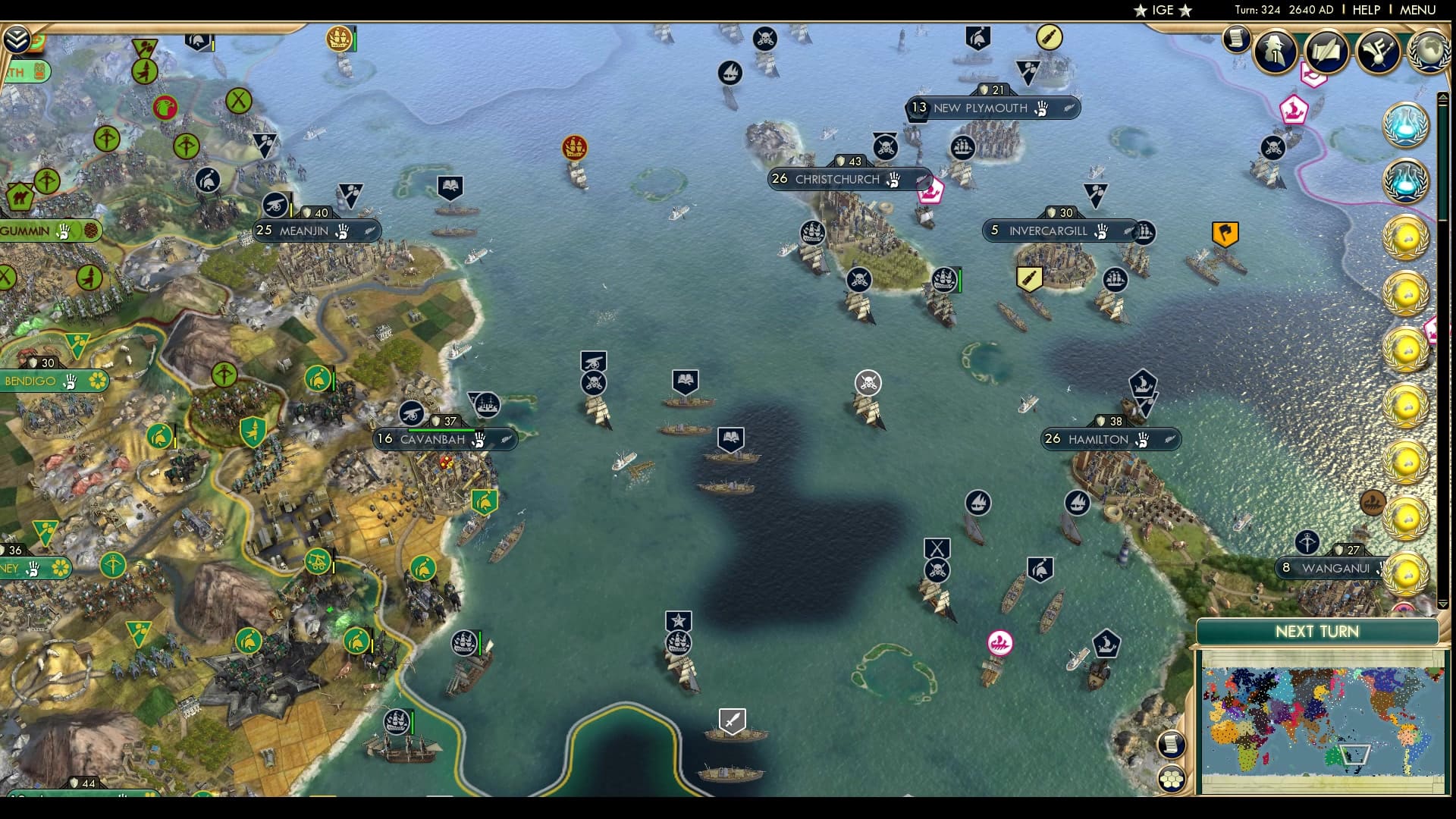Open the Espionage overview spy icon
The width and height of the screenshot is (1456, 819).
1275,52
